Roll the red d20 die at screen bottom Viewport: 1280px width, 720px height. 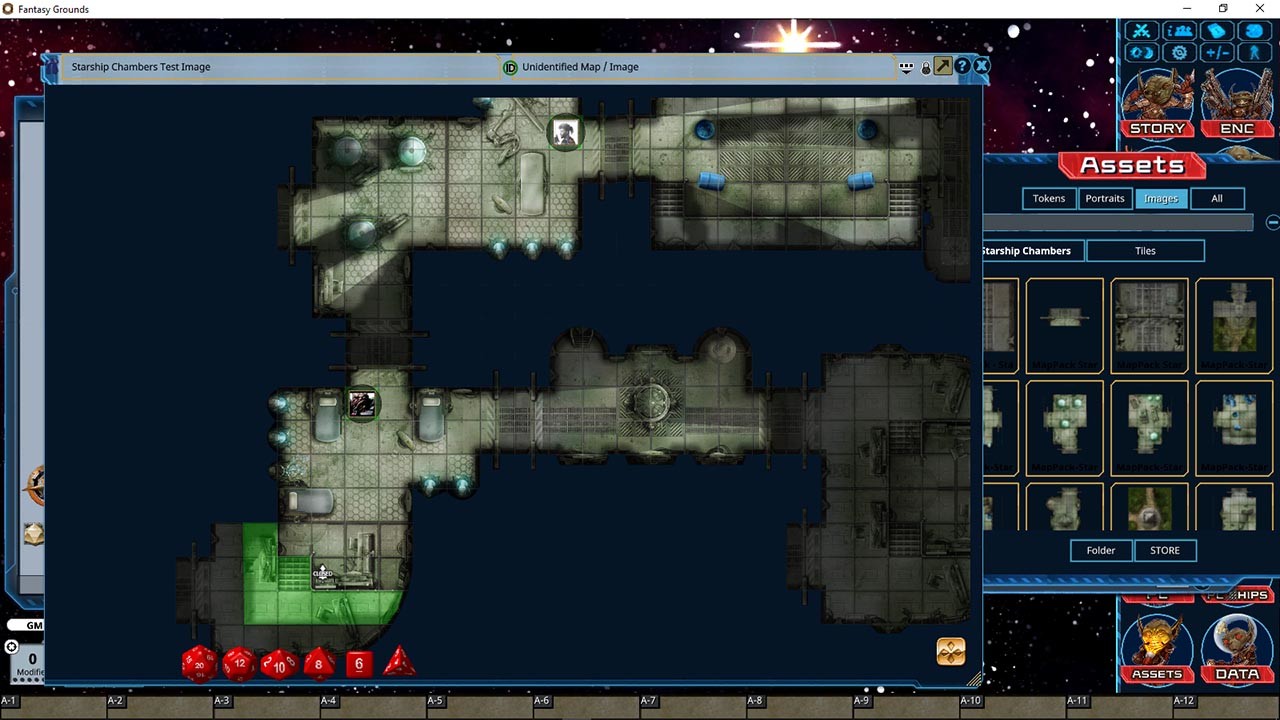[198, 663]
